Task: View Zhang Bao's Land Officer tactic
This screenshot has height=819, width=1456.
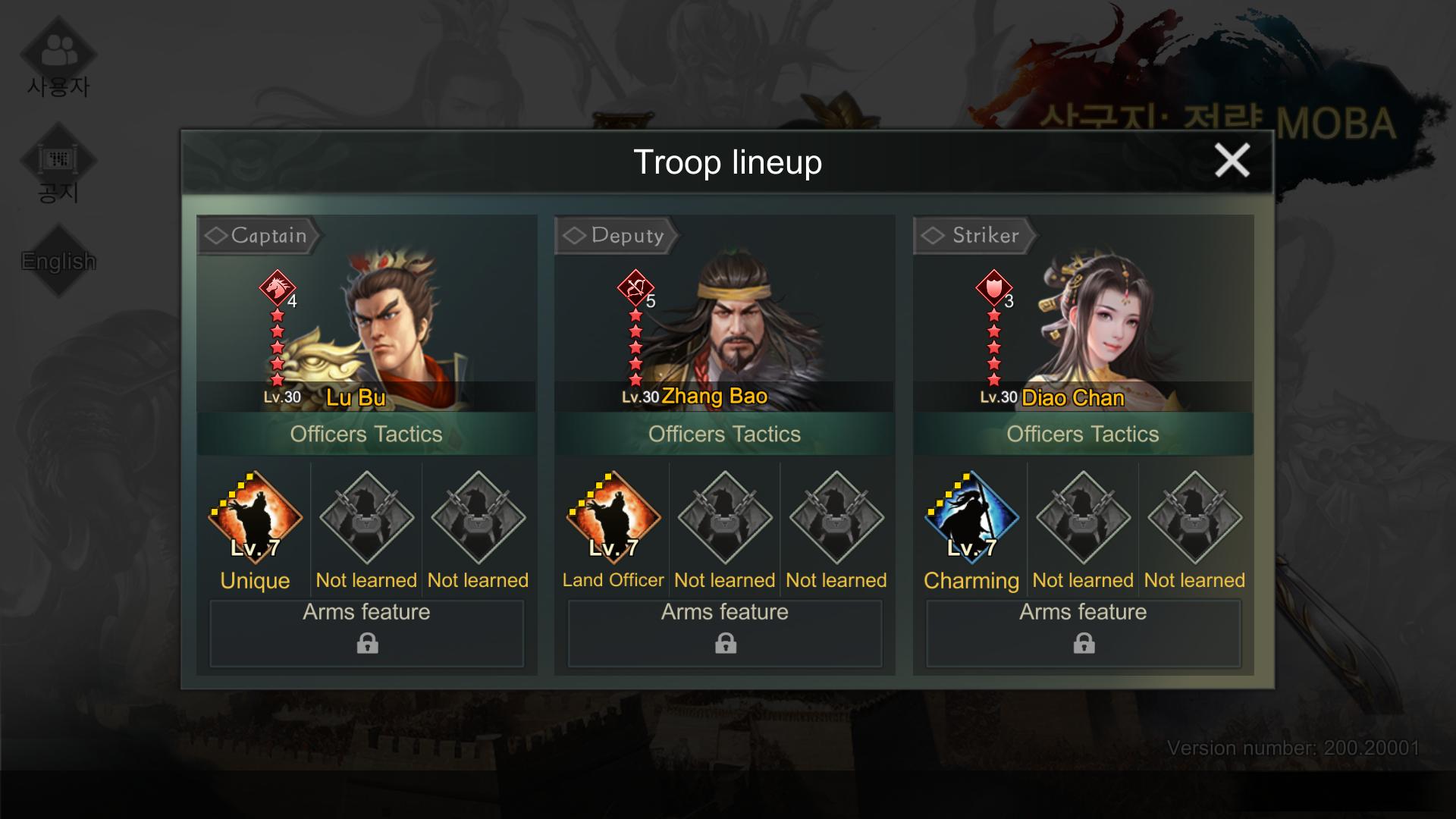Action: 613,518
